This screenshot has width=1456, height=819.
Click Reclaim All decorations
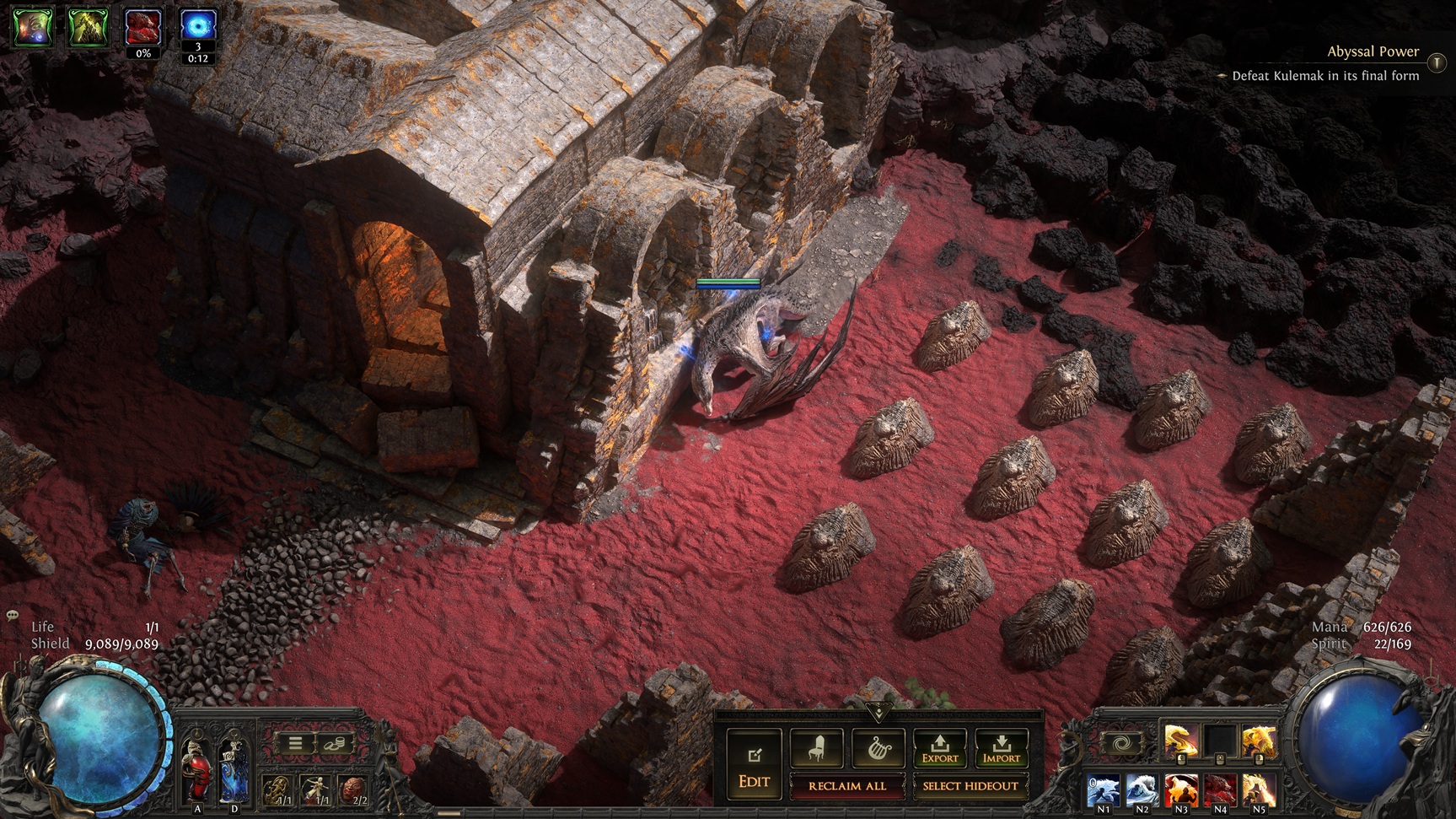coord(846,786)
